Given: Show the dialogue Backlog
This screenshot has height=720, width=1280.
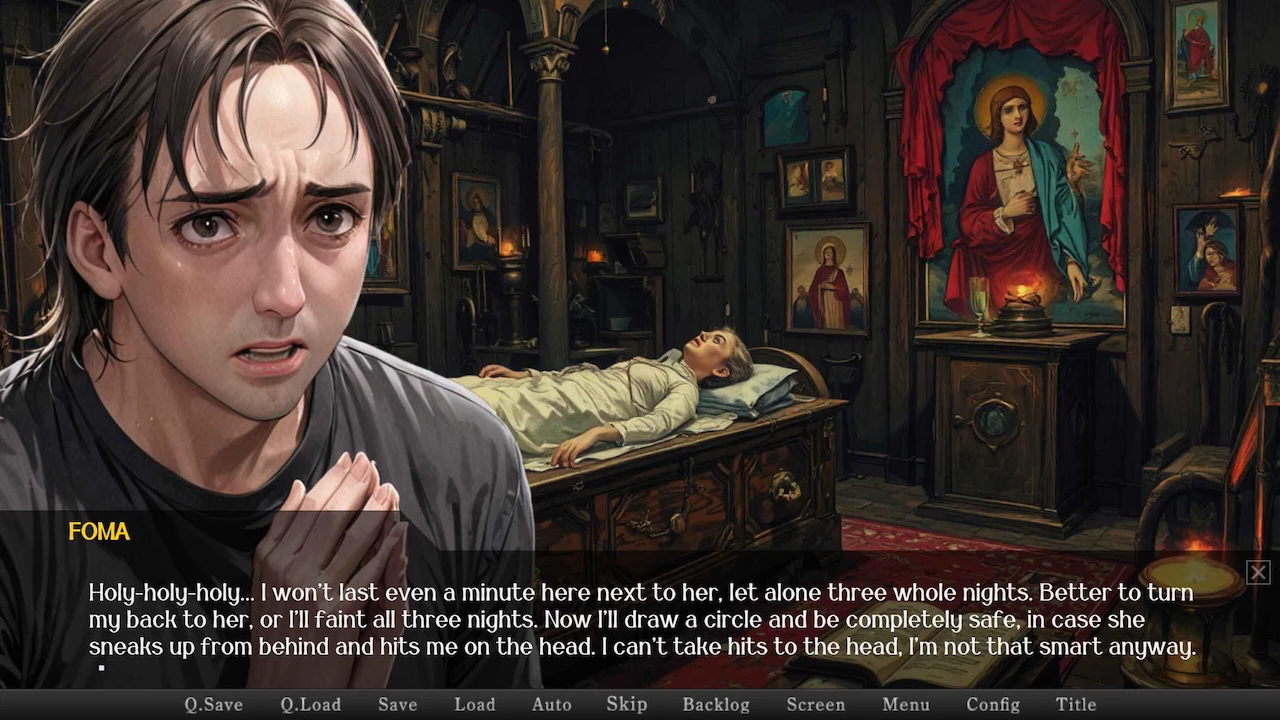Looking at the screenshot, I should (715, 704).
